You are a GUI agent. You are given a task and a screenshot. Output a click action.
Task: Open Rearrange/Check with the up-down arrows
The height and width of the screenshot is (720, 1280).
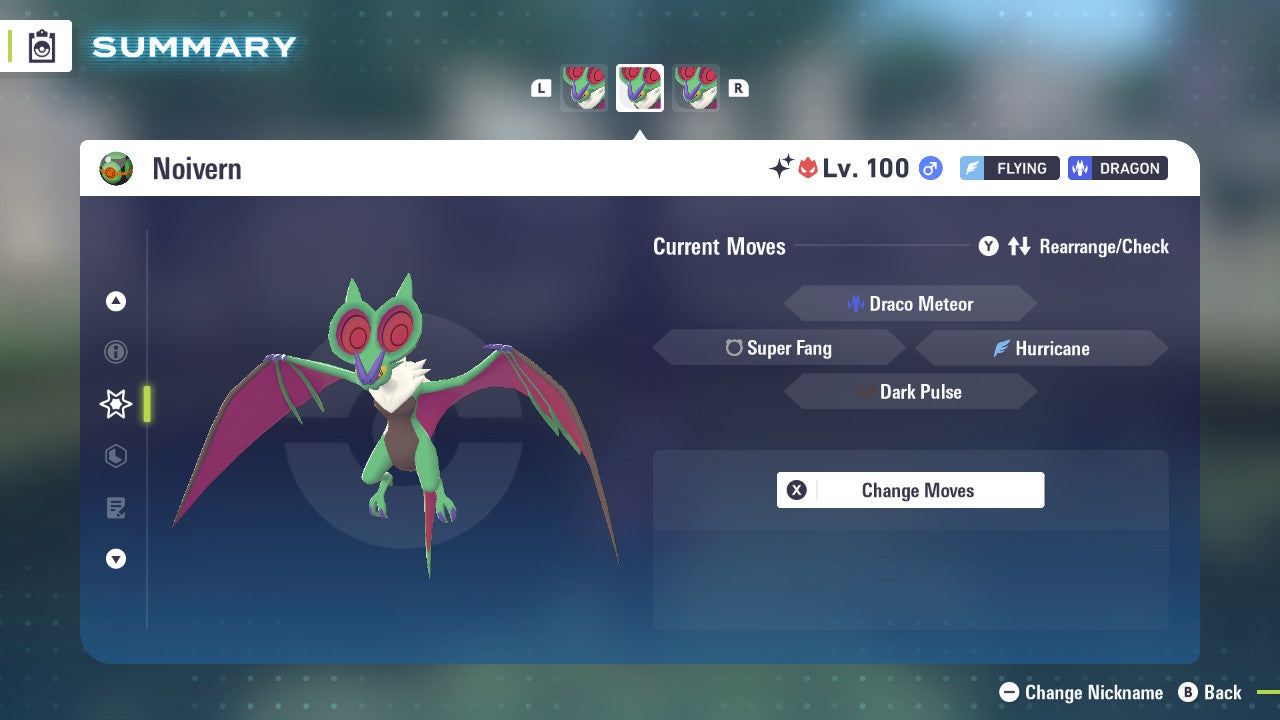pos(1019,246)
